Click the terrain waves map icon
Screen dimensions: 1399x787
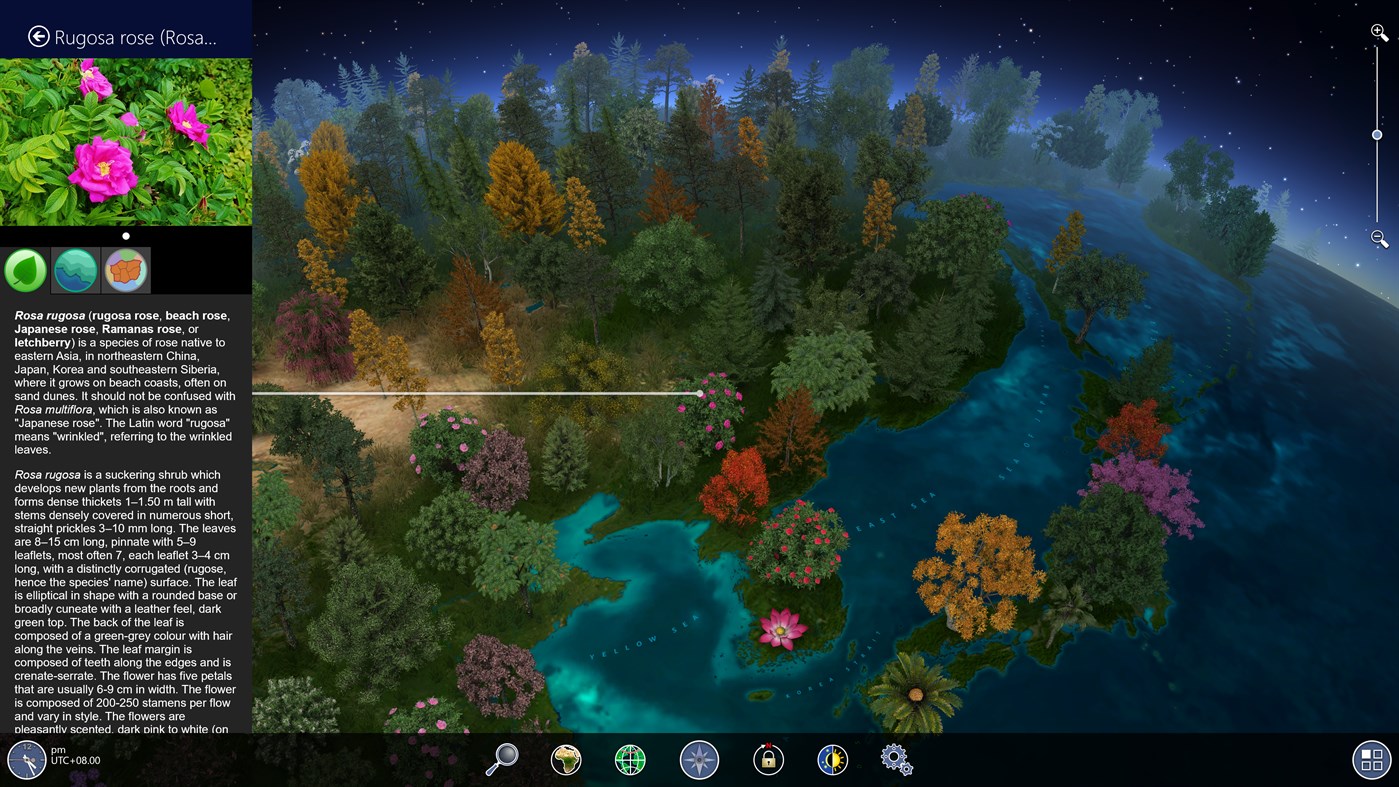tap(75, 269)
